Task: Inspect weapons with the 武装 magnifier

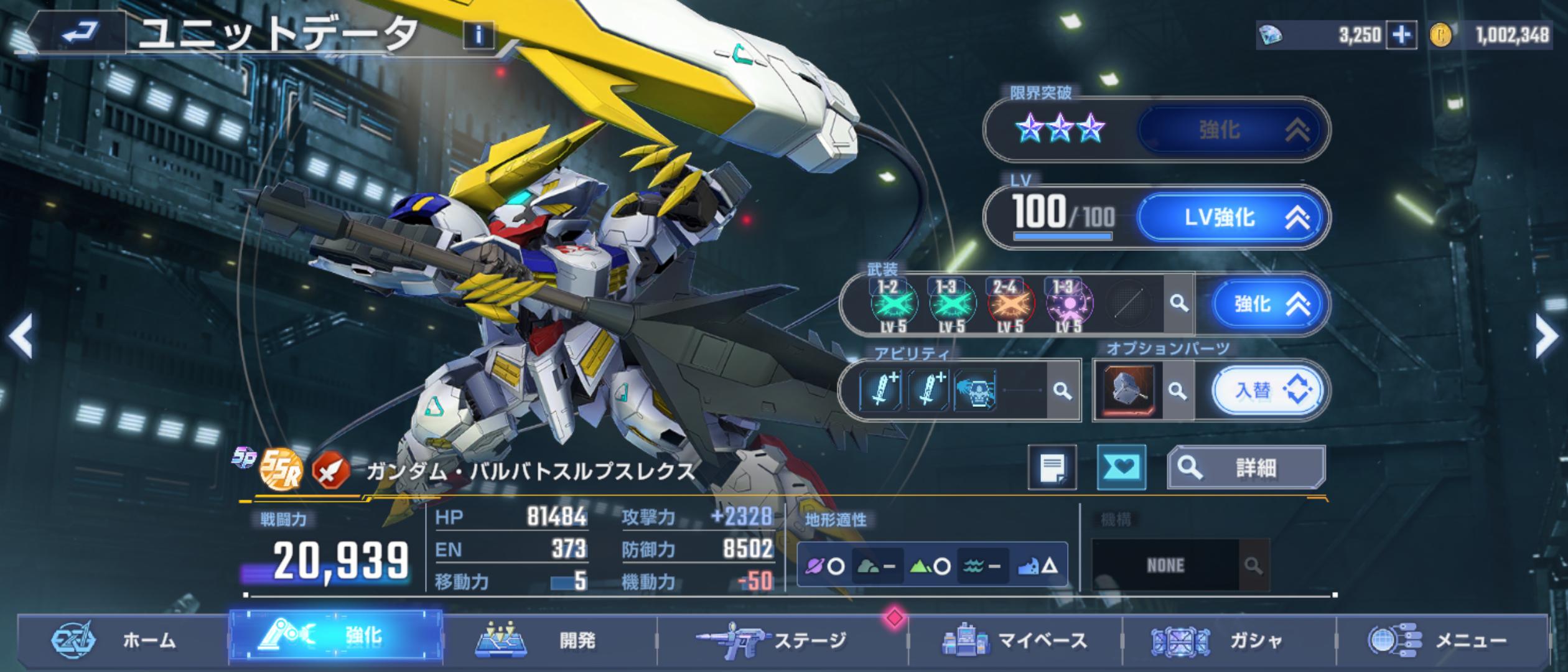Action: [x=1178, y=304]
